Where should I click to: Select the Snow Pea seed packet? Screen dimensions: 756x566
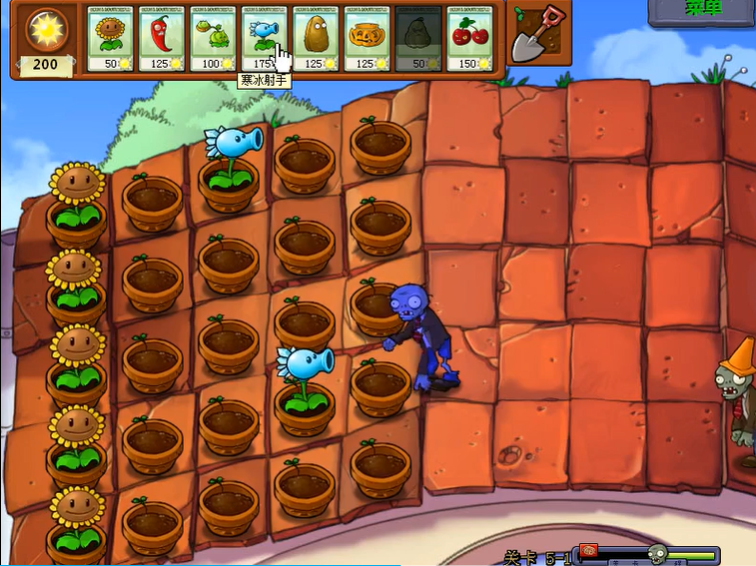tap(264, 39)
